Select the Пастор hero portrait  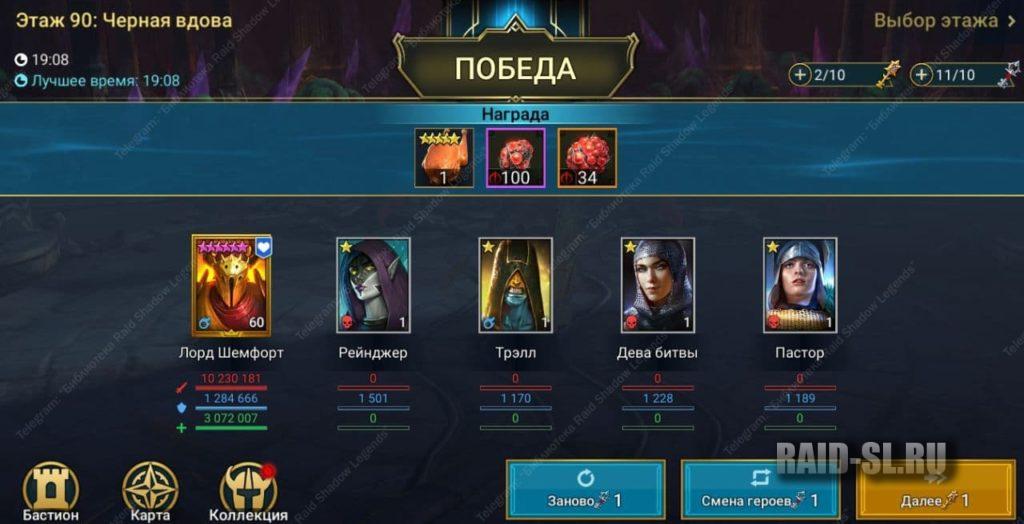799,286
